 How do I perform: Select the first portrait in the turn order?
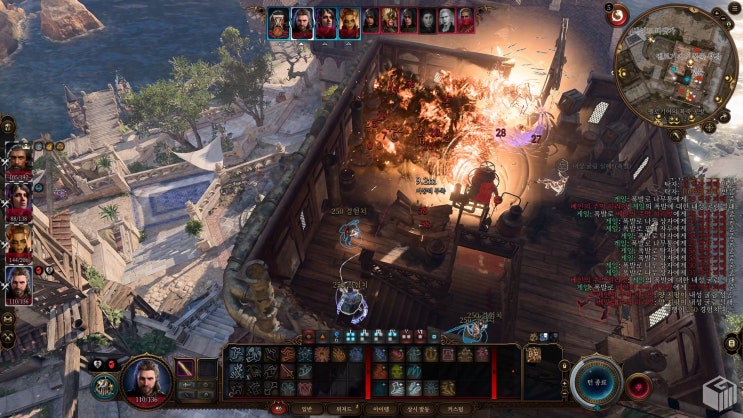pyautogui.click(x=278, y=21)
